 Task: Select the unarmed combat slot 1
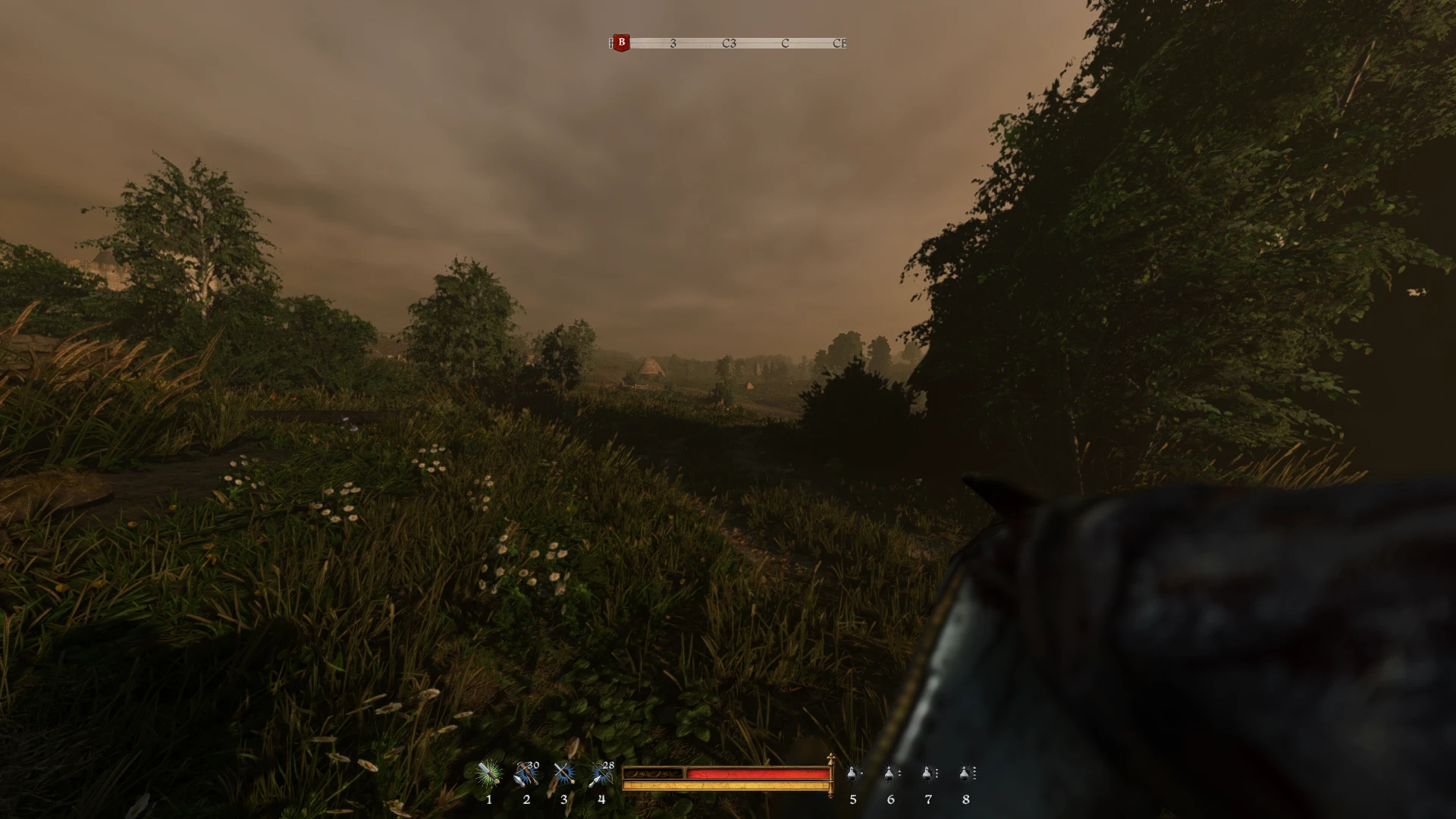[x=489, y=773]
